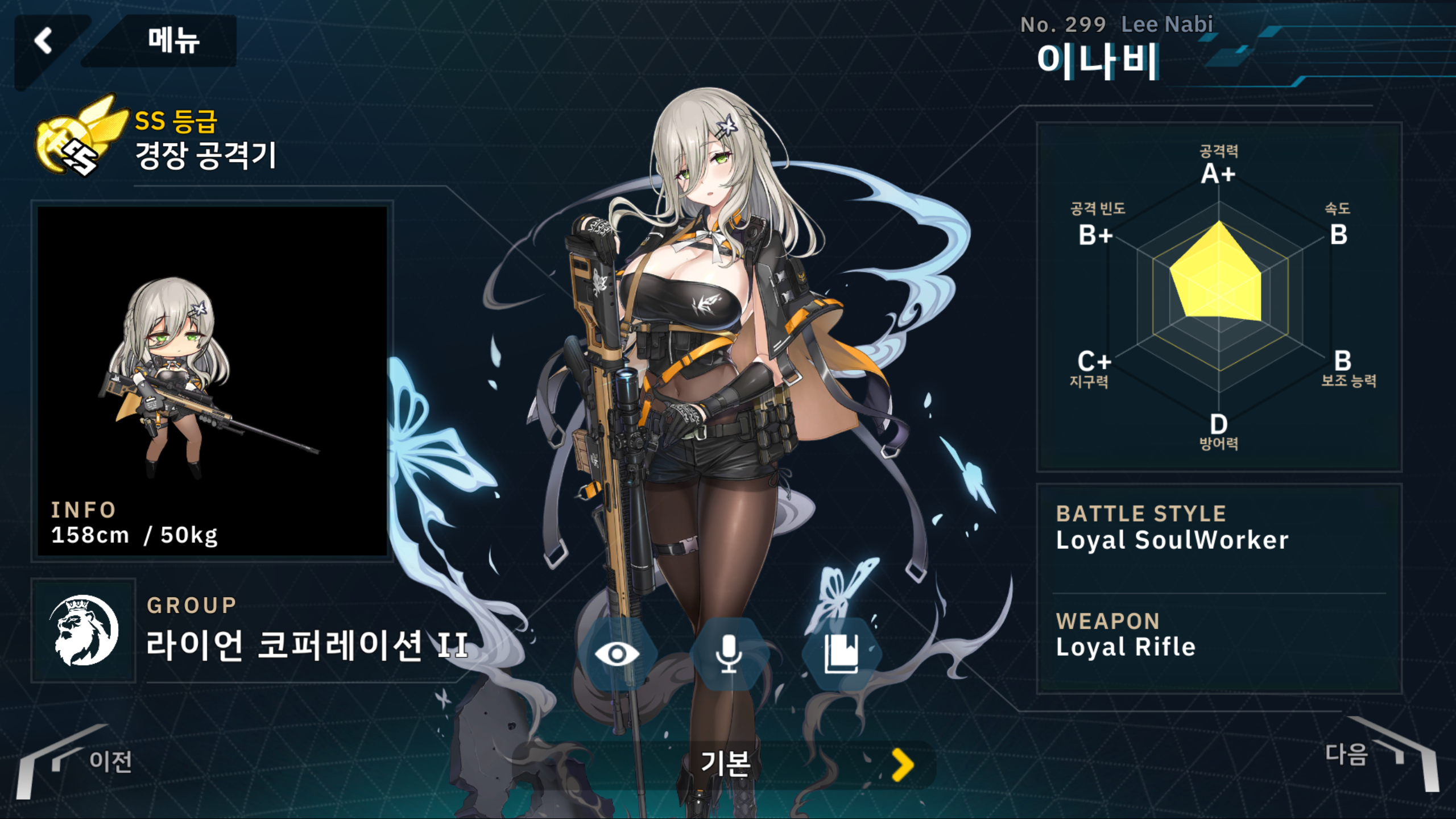Open the 메뉴 menu

click(173, 41)
